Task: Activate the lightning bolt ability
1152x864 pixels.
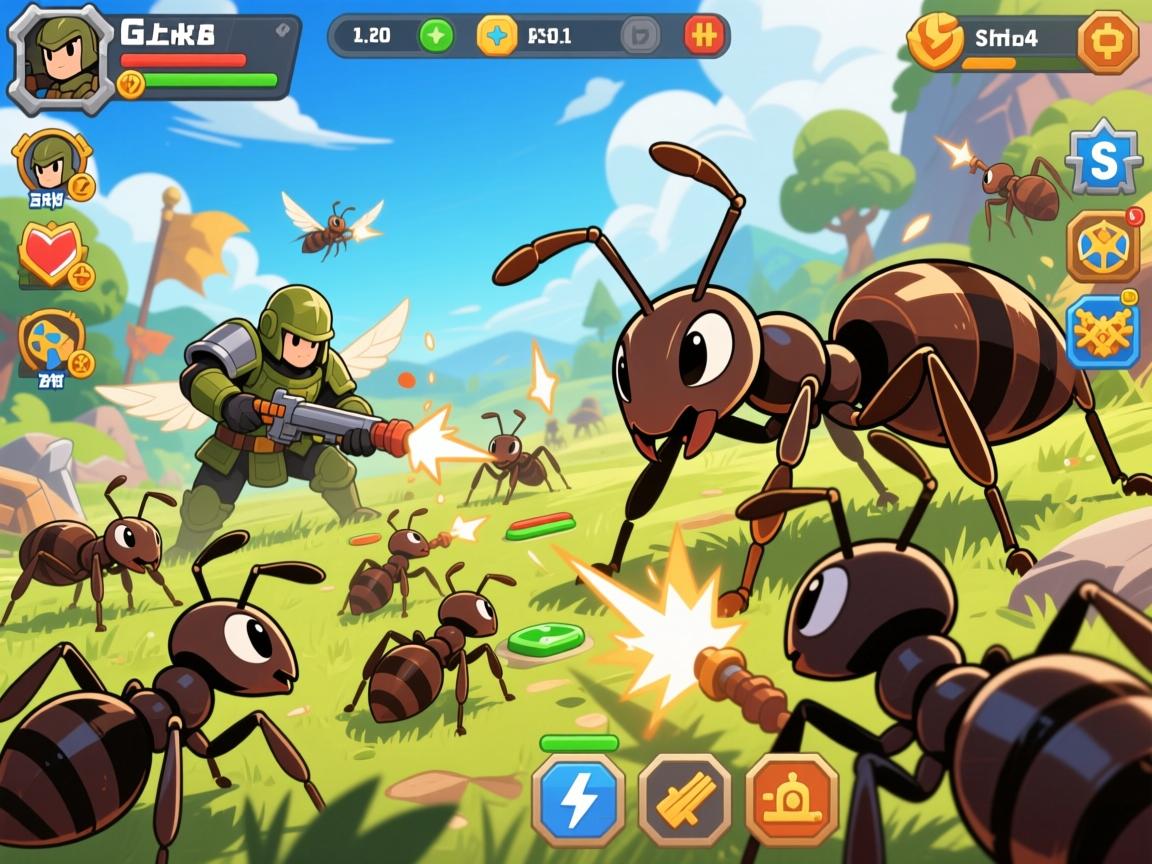Action: [578, 800]
